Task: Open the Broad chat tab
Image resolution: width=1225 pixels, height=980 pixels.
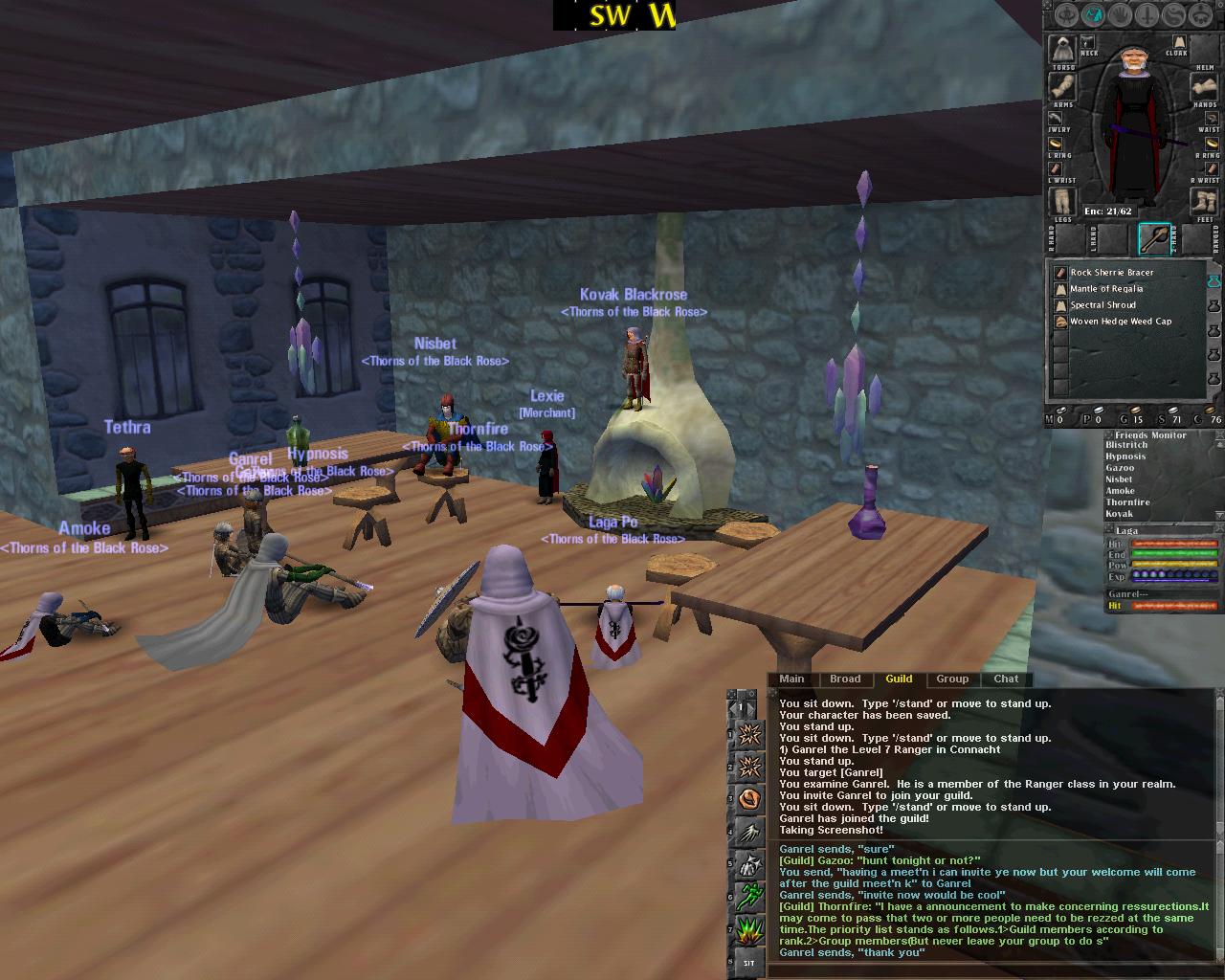Action: click(x=845, y=679)
